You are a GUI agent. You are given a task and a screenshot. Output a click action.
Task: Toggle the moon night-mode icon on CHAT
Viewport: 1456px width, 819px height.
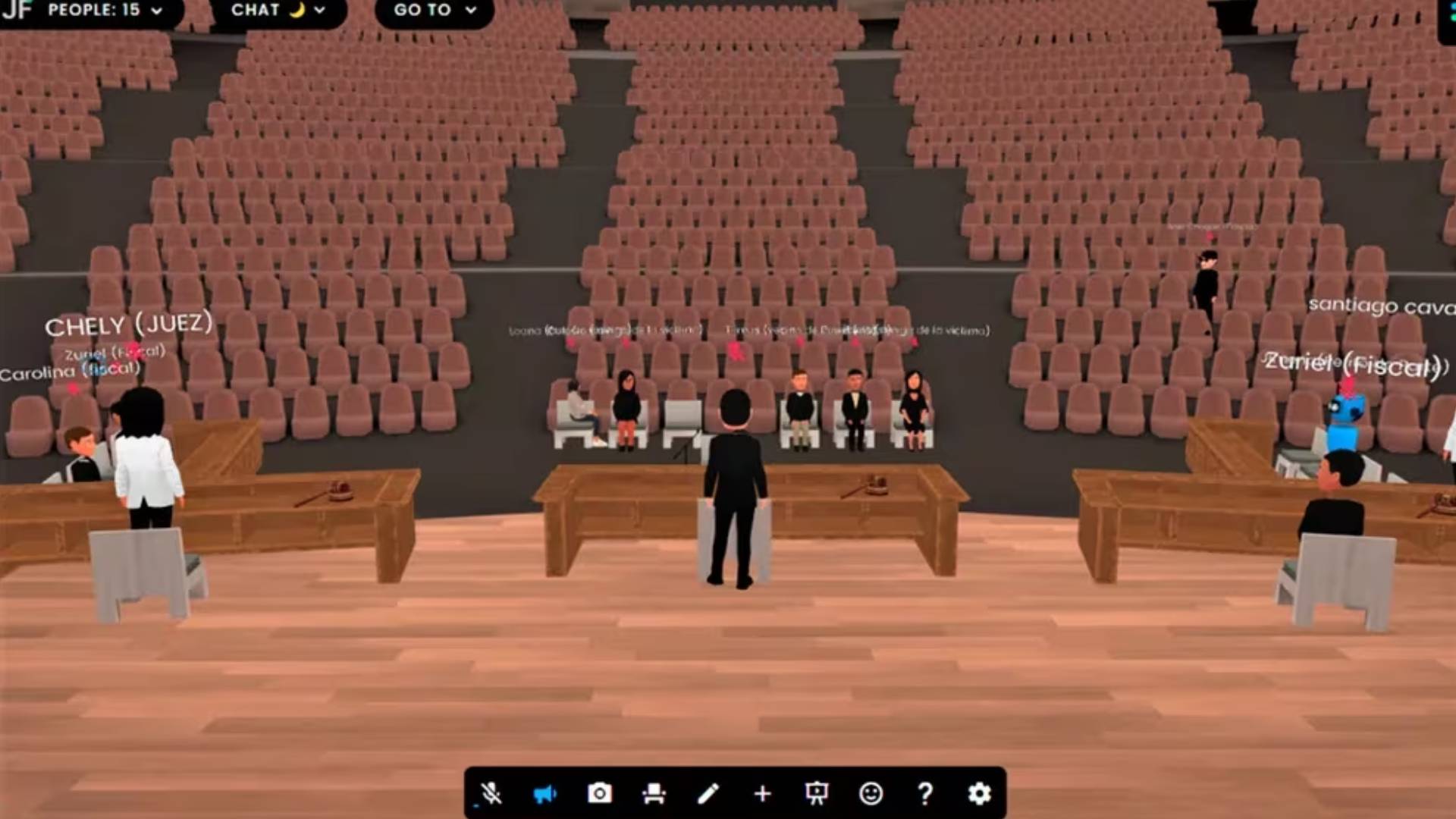[x=297, y=11]
